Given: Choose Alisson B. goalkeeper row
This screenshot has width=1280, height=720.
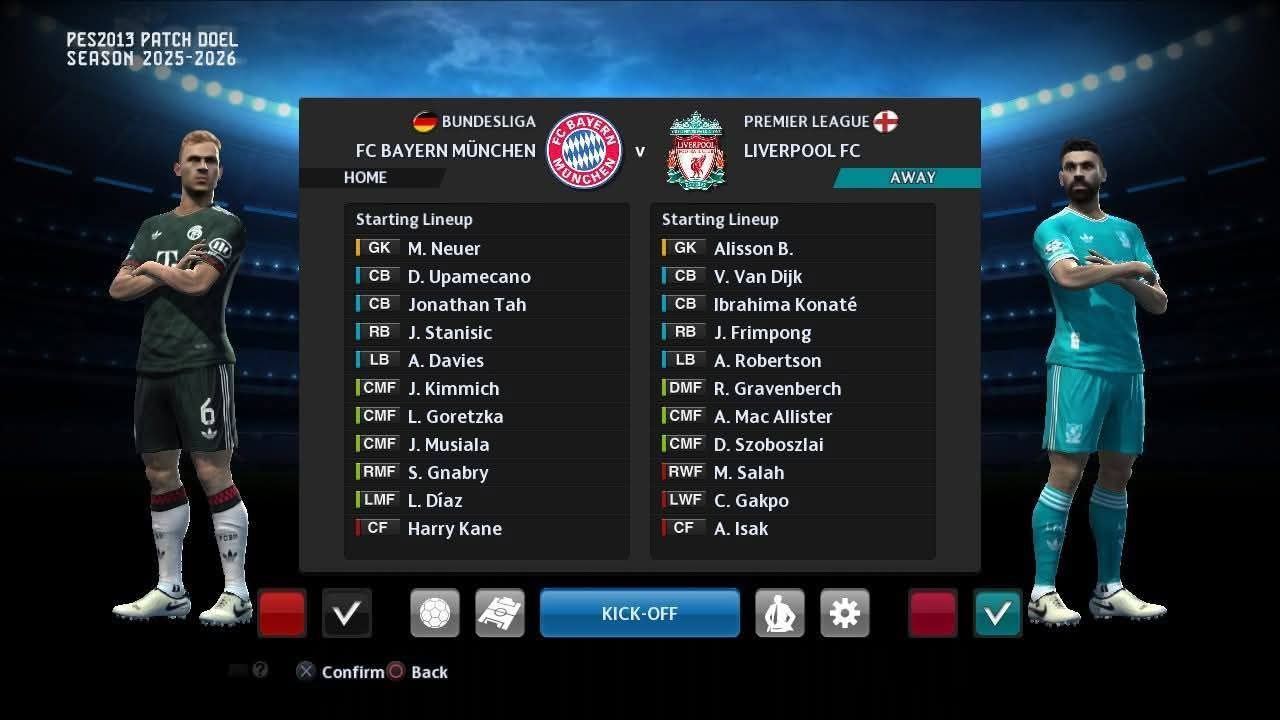Looking at the screenshot, I should (753, 248).
